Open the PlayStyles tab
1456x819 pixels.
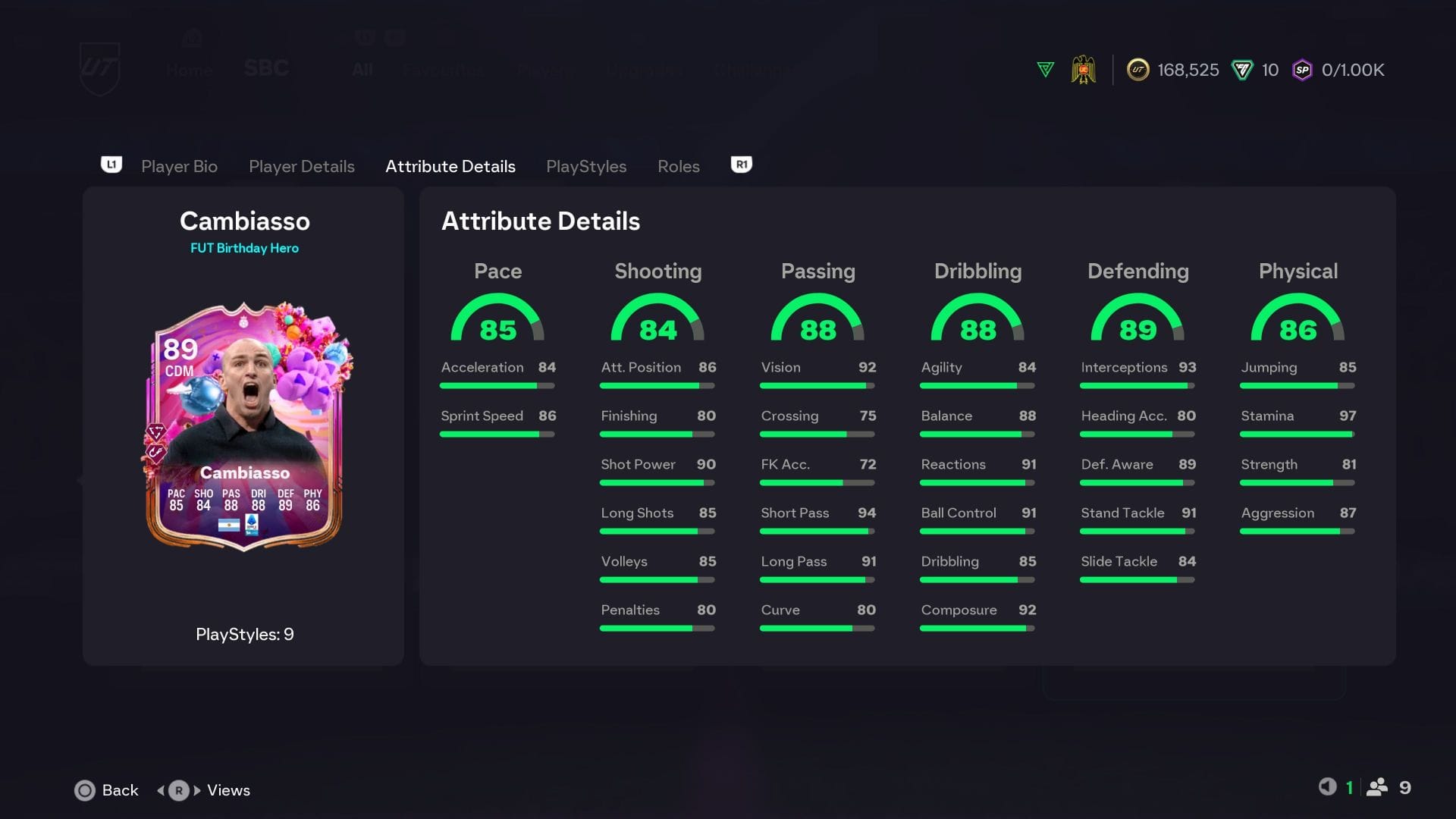point(586,166)
